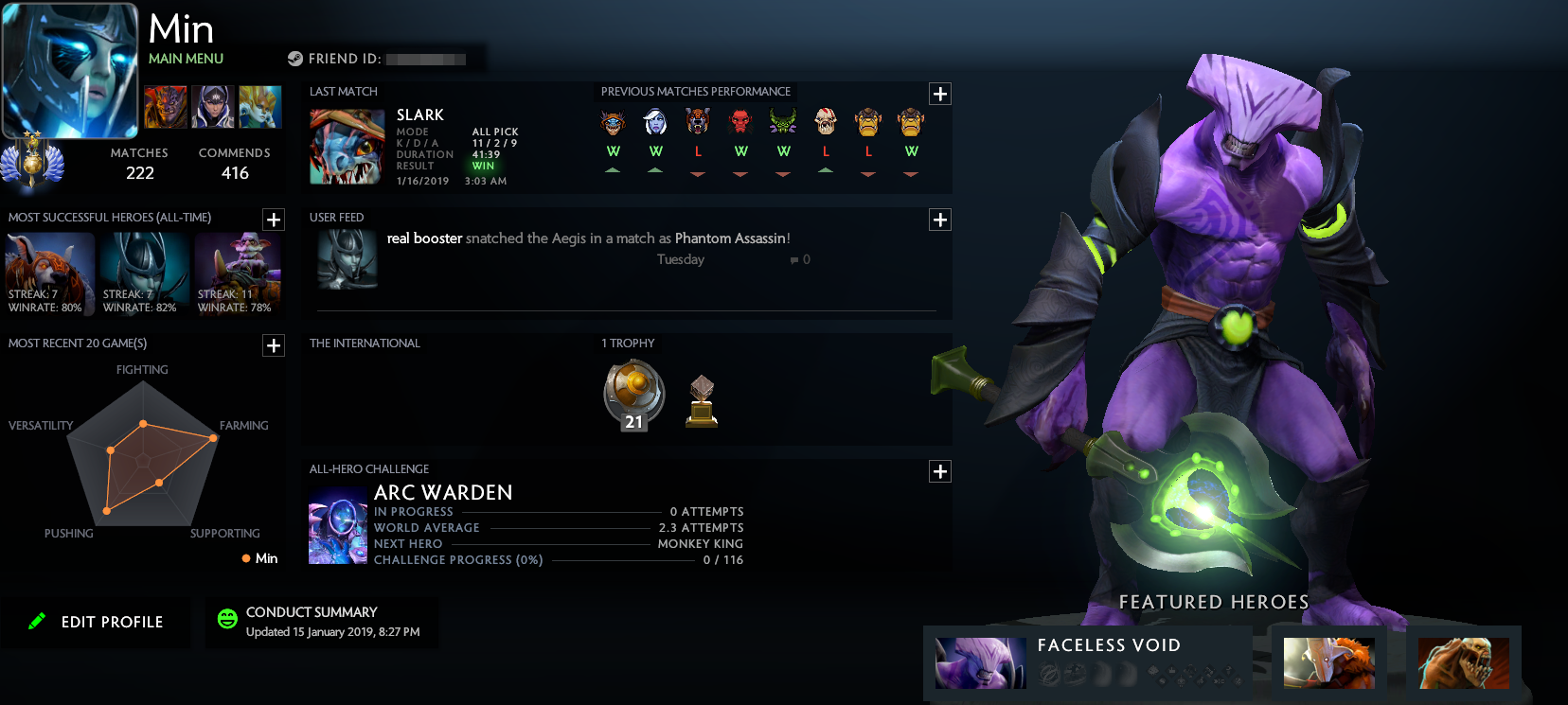Select the pencil icon on Edit Profile
This screenshot has width=1568, height=705.
[36, 622]
